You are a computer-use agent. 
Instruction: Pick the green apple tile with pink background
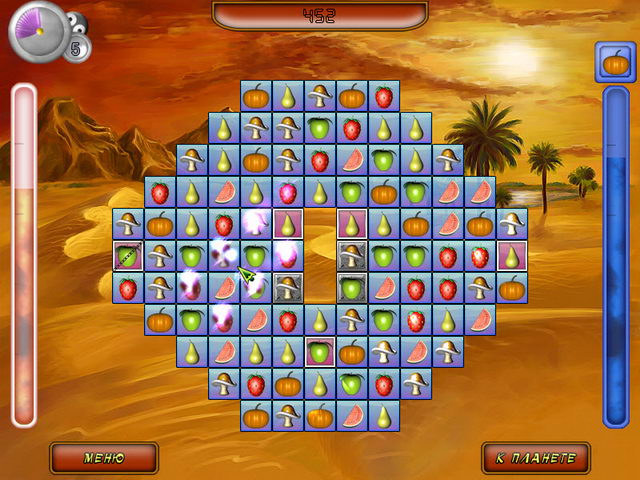pyautogui.click(x=320, y=352)
